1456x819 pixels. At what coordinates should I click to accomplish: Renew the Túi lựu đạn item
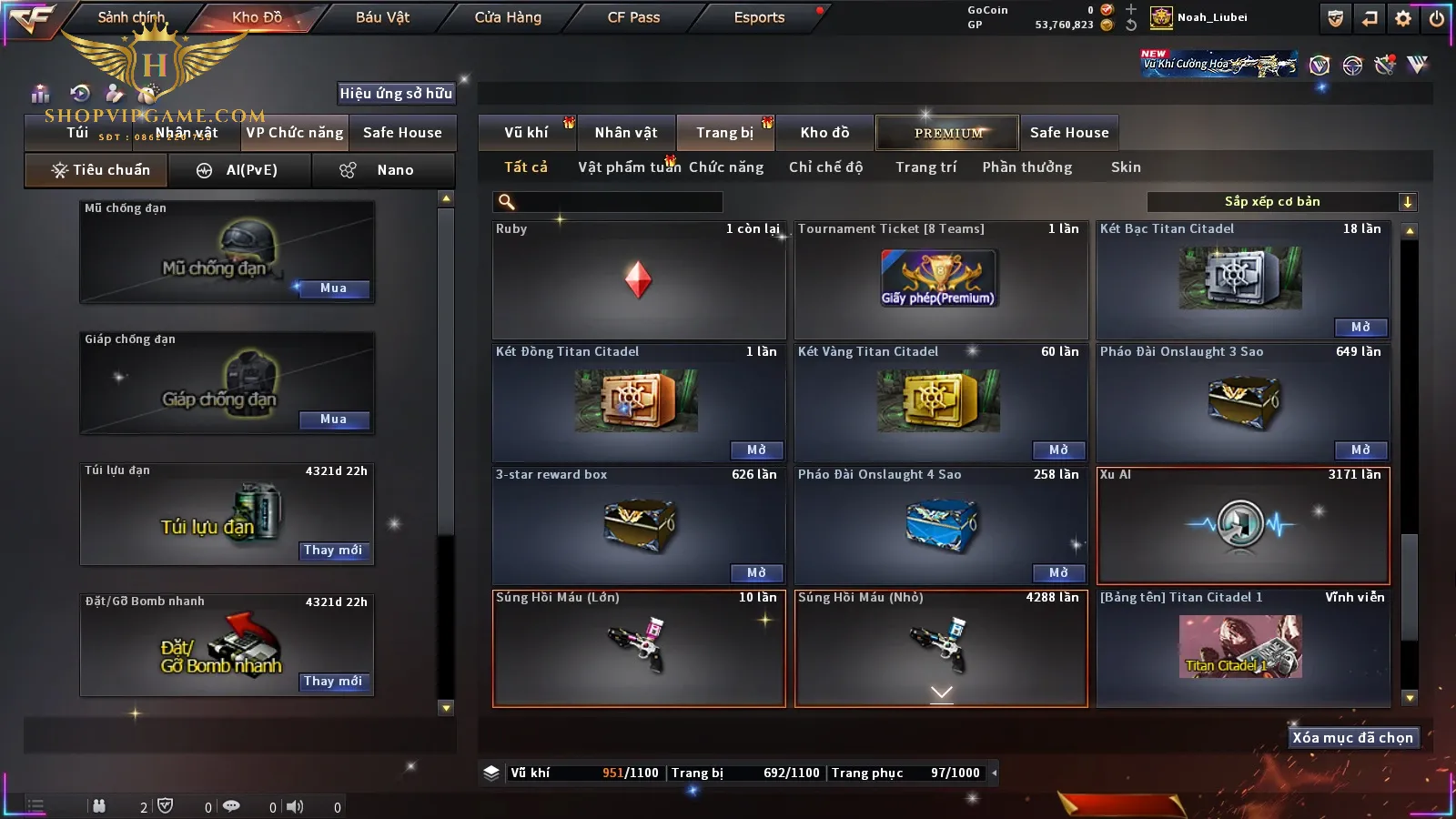coord(333,551)
